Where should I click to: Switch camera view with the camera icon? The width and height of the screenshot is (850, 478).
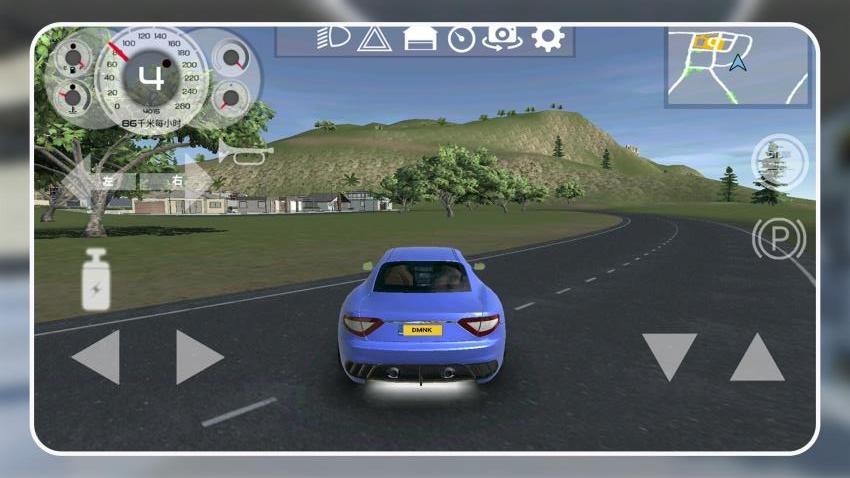coord(502,39)
